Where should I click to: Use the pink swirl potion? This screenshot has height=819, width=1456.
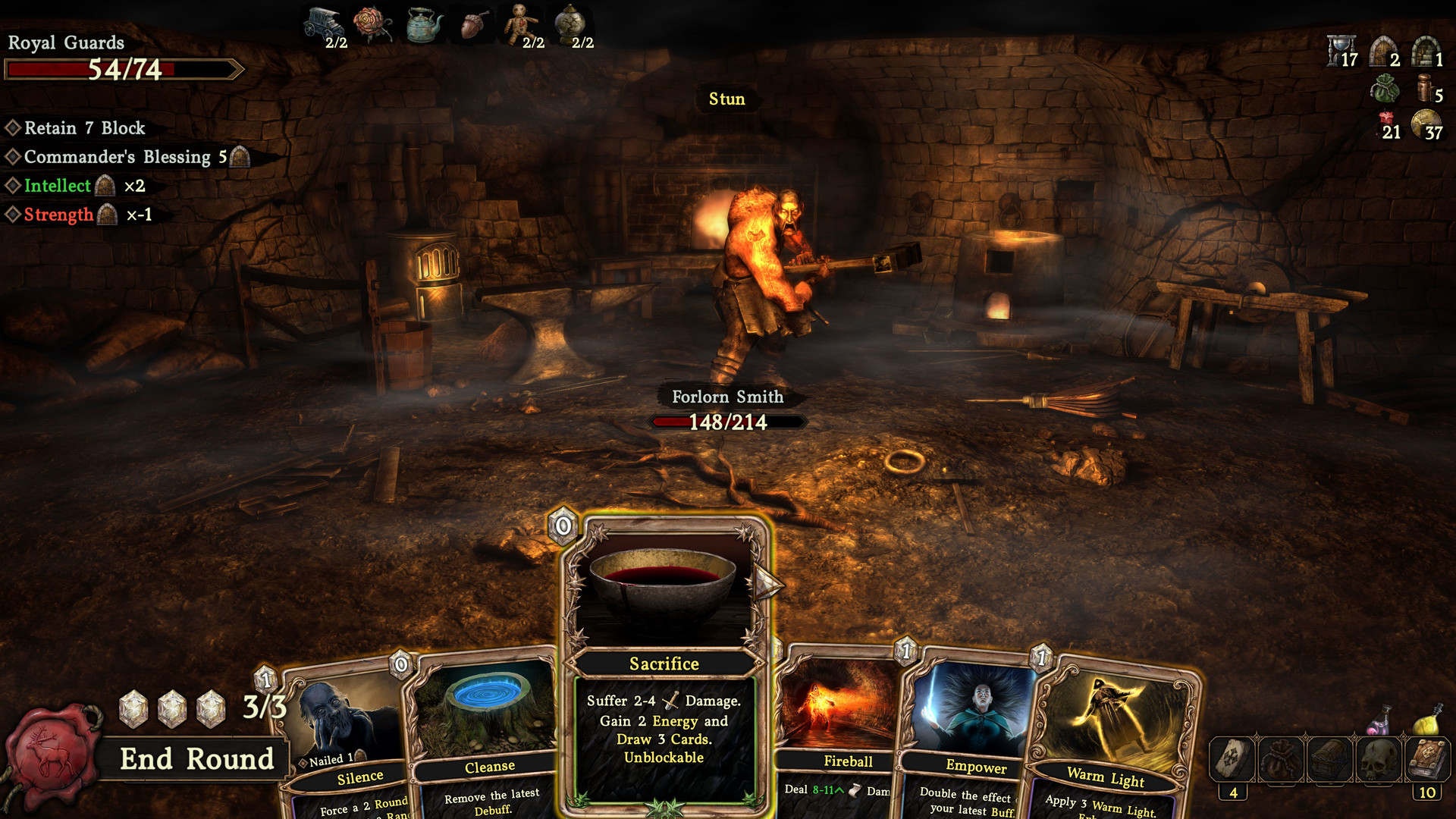coord(1379,720)
